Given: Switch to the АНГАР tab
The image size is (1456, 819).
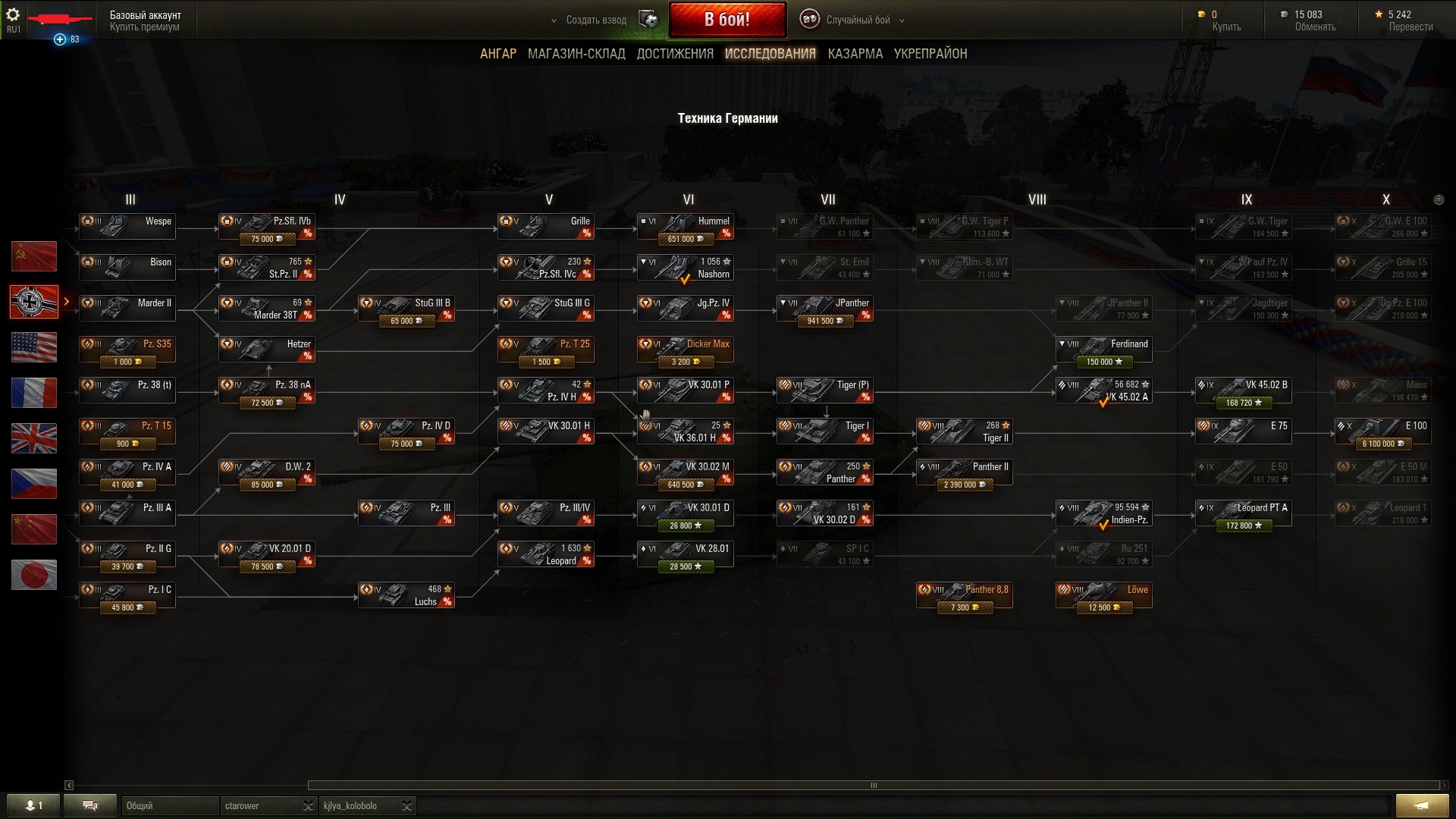Looking at the screenshot, I should pyautogui.click(x=497, y=54).
